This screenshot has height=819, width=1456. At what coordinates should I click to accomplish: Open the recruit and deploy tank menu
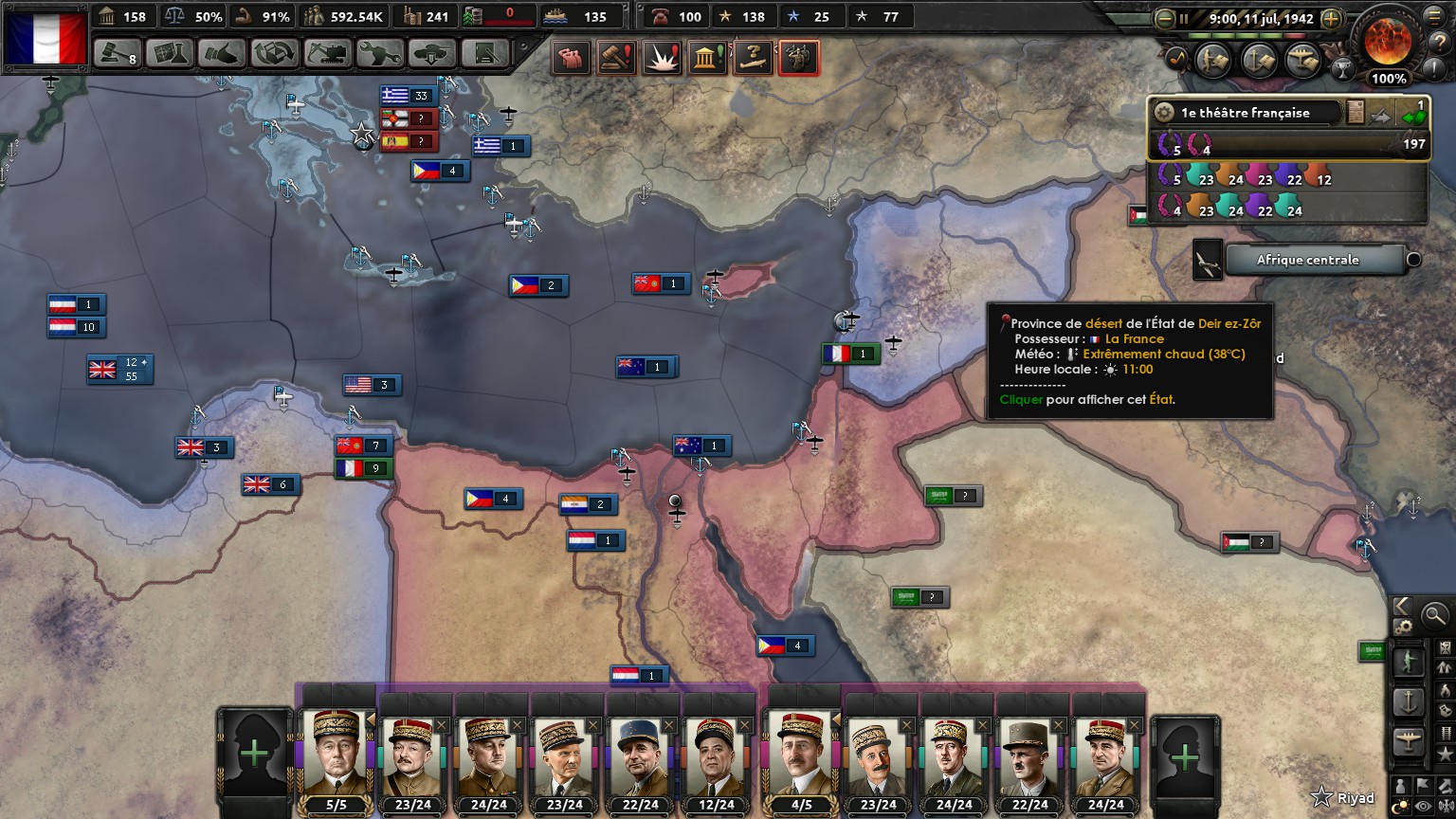coord(432,53)
